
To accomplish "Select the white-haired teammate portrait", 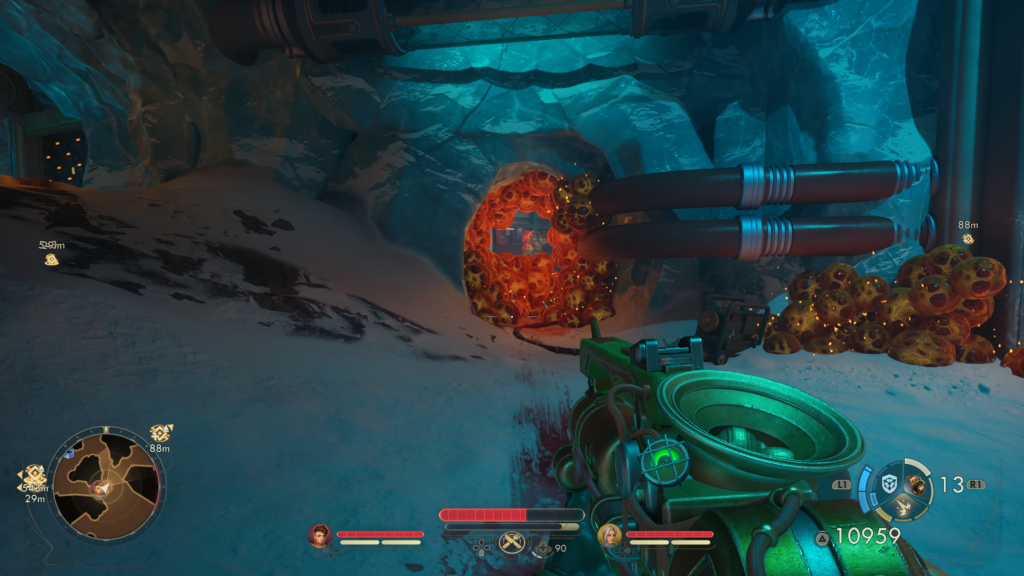I will coord(608,536).
